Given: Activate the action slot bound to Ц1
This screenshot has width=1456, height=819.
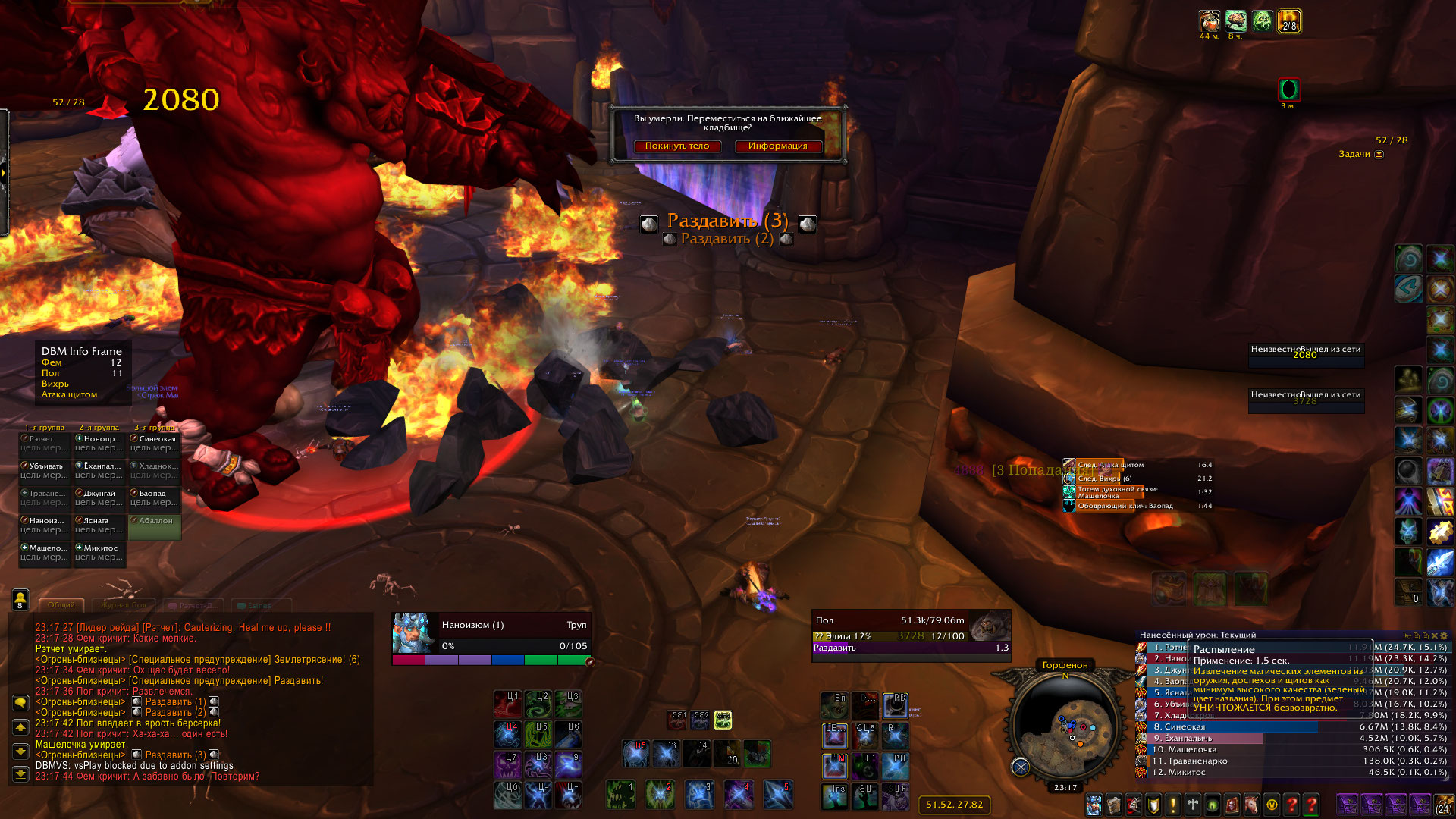Looking at the screenshot, I should click(x=507, y=704).
